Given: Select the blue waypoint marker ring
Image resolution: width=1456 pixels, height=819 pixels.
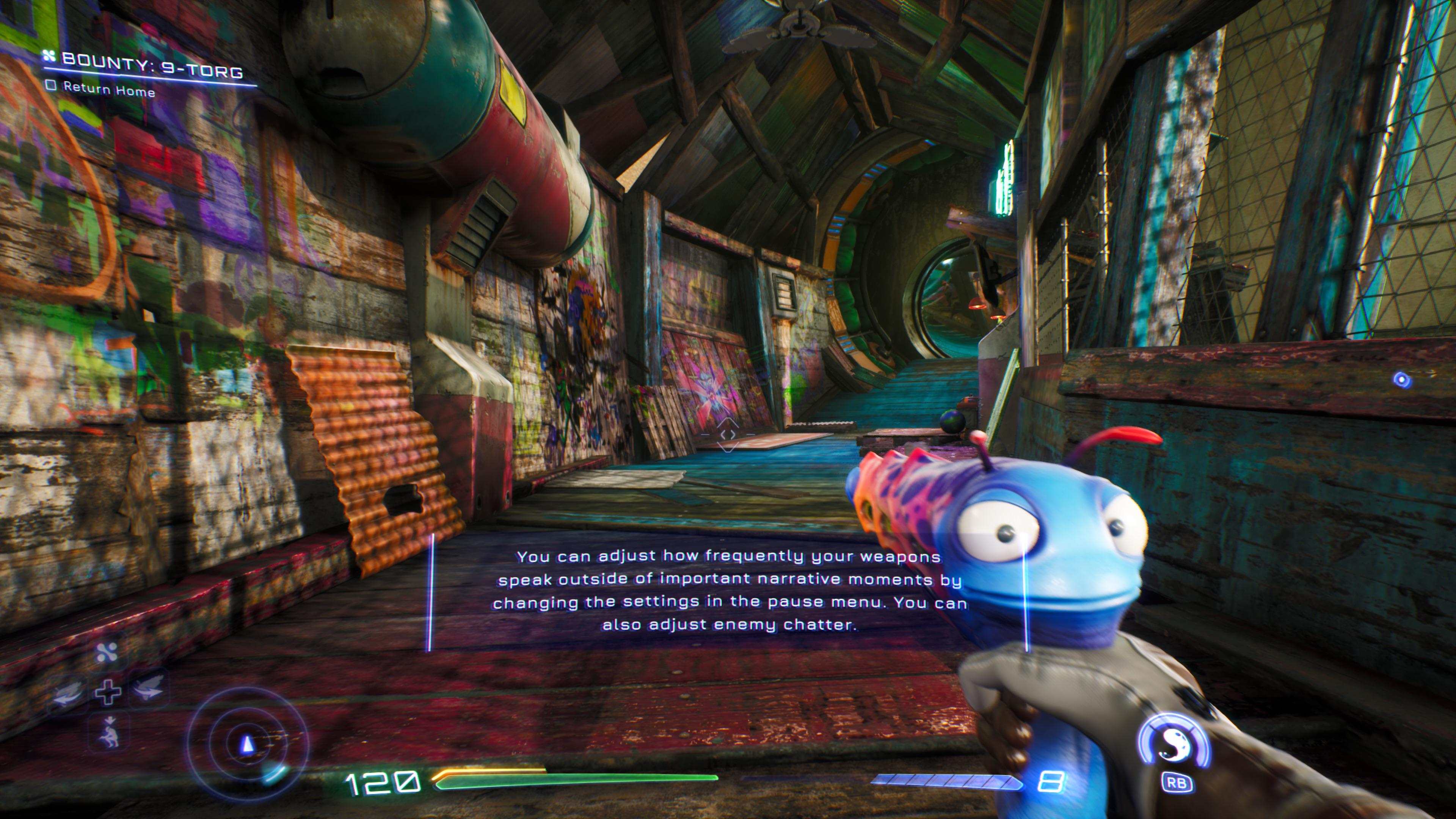Looking at the screenshot, I should pyautogui.click(x=1402, y=380).
